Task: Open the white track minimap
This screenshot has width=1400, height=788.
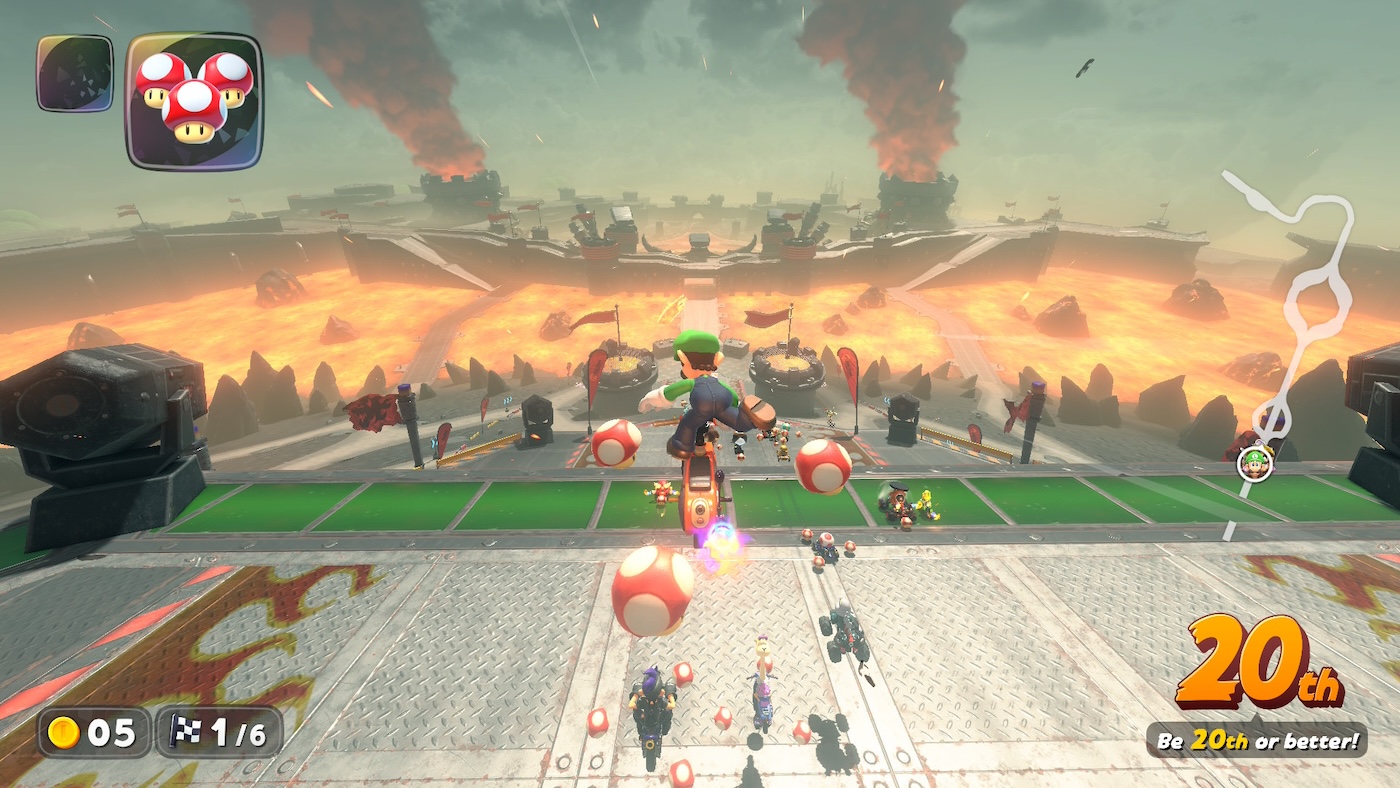Action: pos(1297,300)
